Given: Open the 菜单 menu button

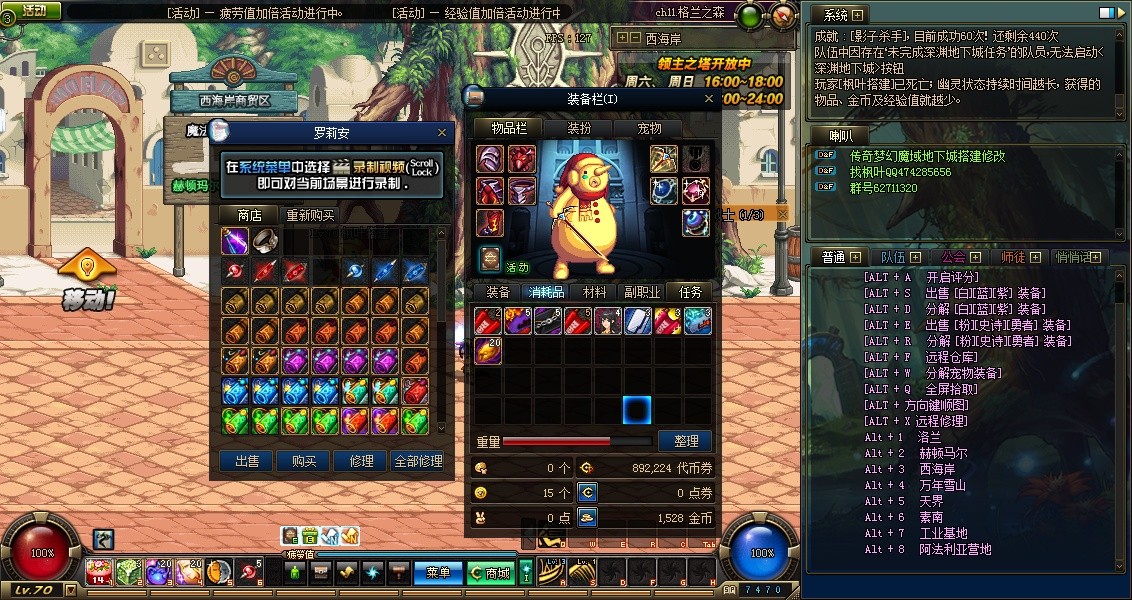Looking at the screenshot, I should pyautogui.click(x=438, y=573).
